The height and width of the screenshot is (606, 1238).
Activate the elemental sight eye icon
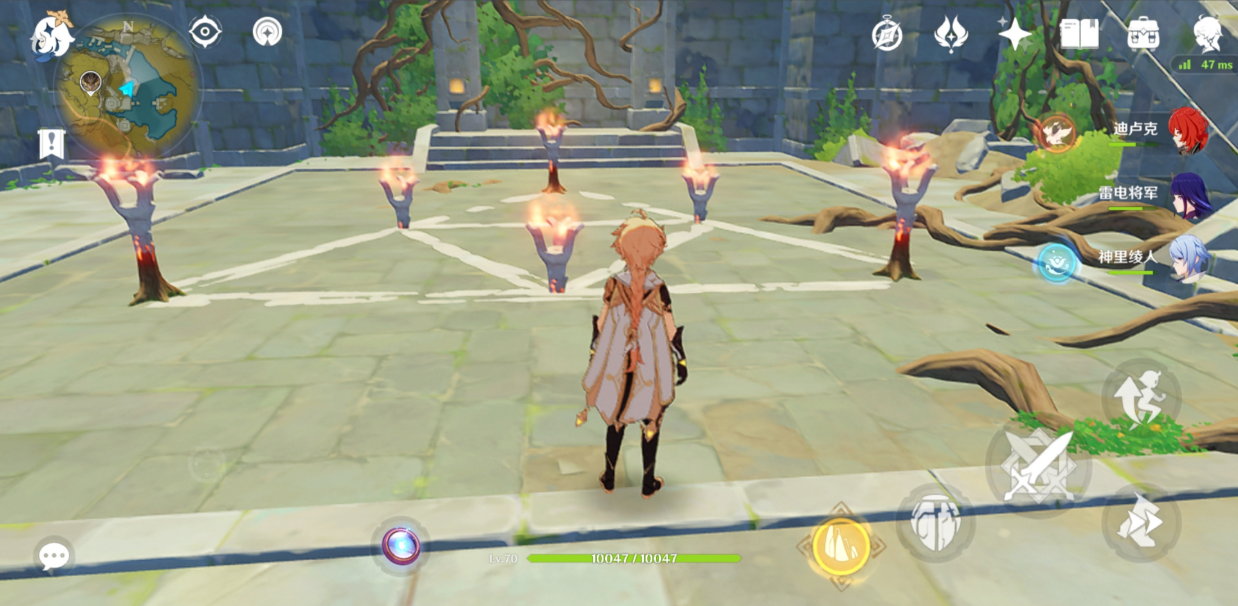[205, 32]
